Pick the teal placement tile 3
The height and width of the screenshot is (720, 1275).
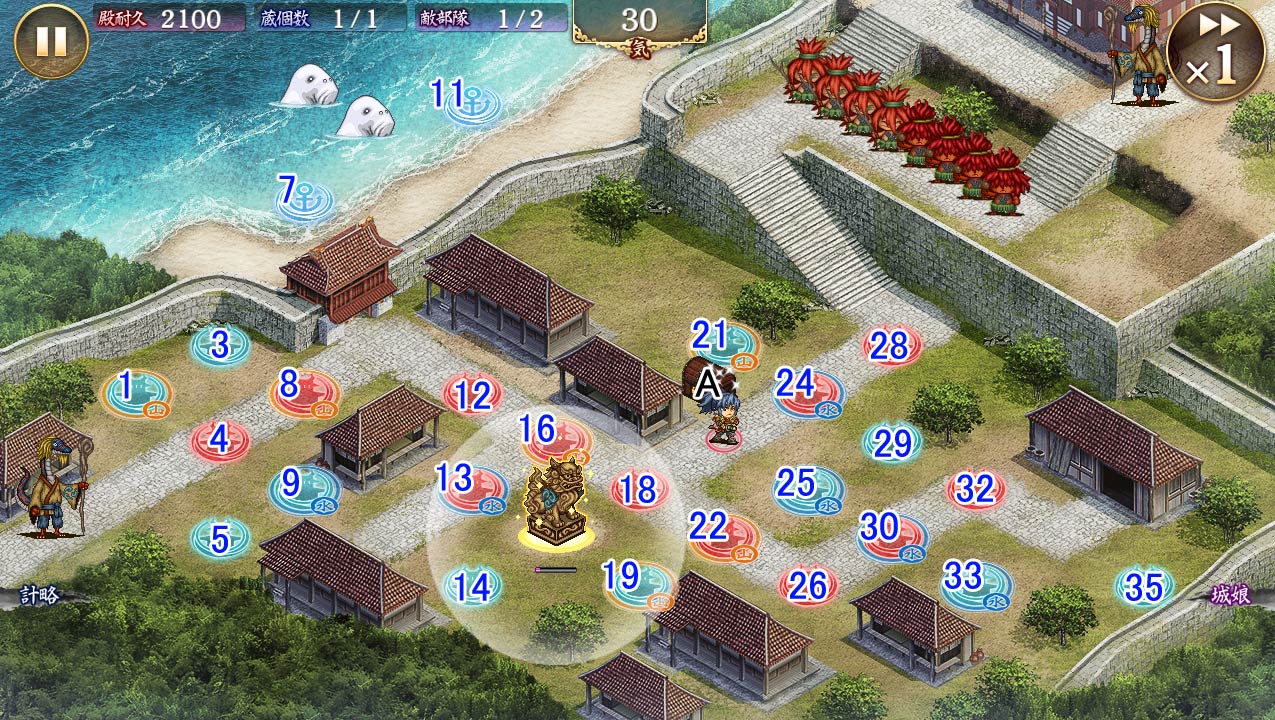tap(220, 346)
